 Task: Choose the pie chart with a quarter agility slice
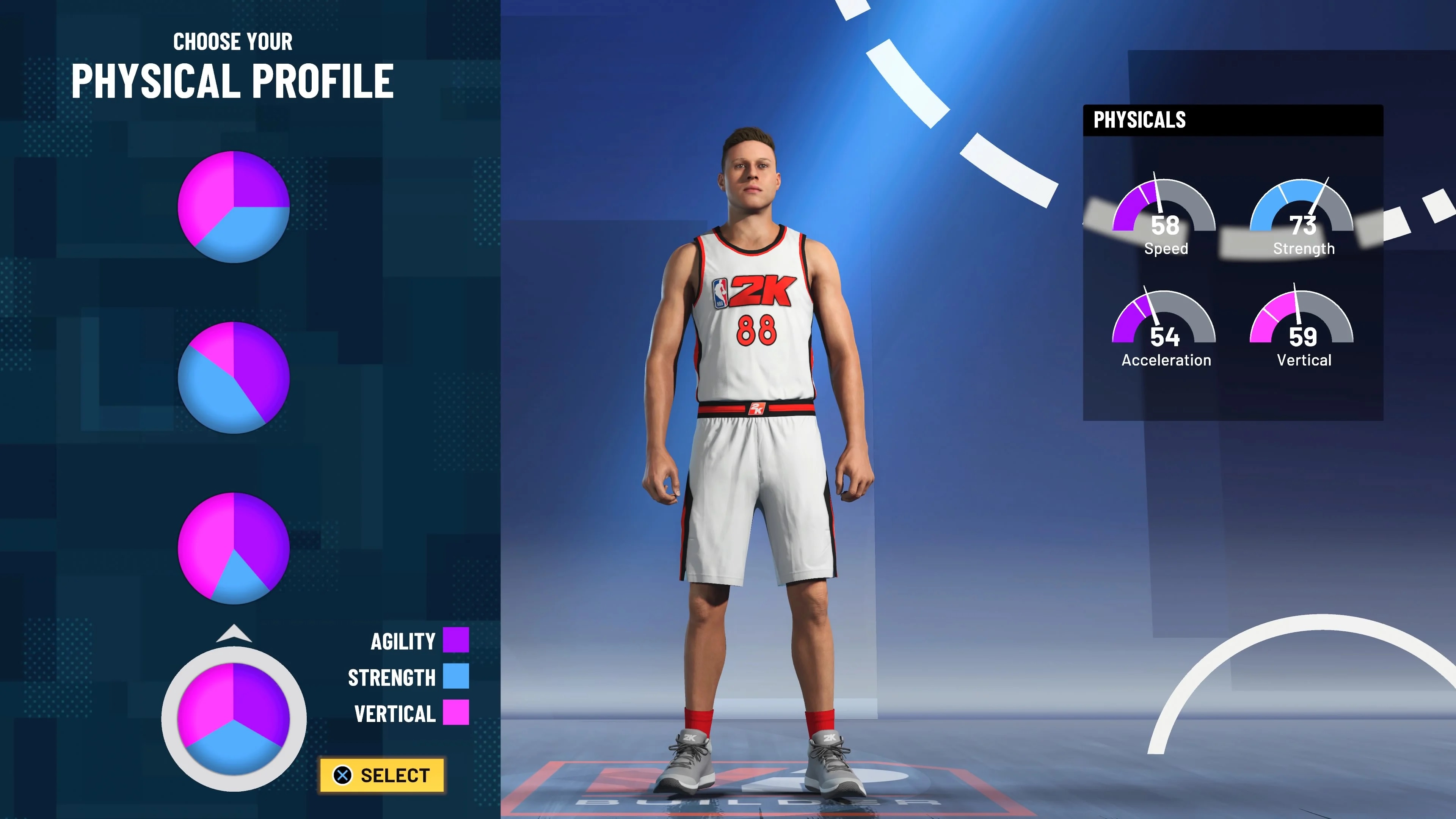[234, 206]
